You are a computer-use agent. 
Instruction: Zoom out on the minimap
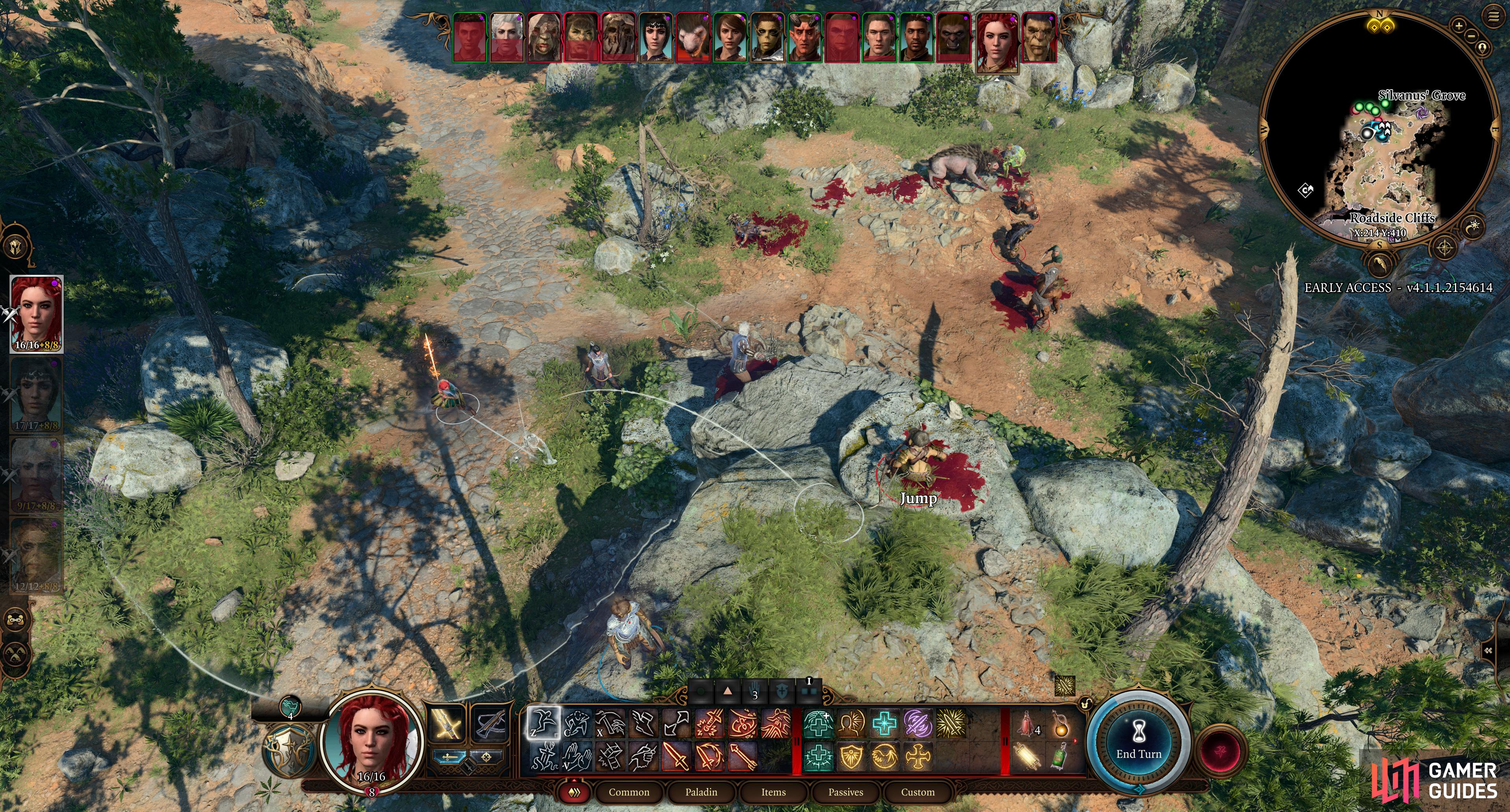click(x=1471, y=36)
